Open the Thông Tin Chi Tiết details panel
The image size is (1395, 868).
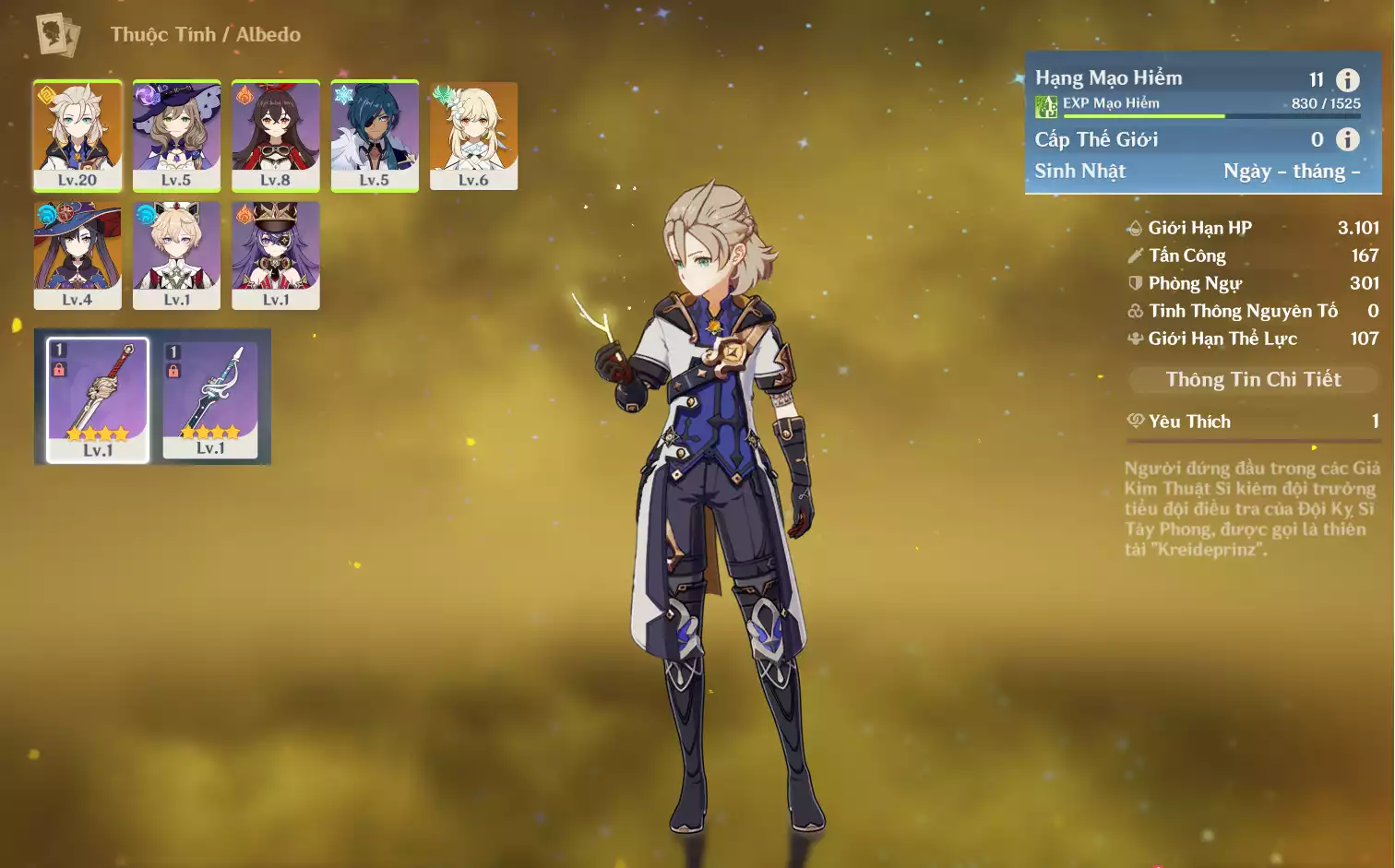(x=1253, y=379)
